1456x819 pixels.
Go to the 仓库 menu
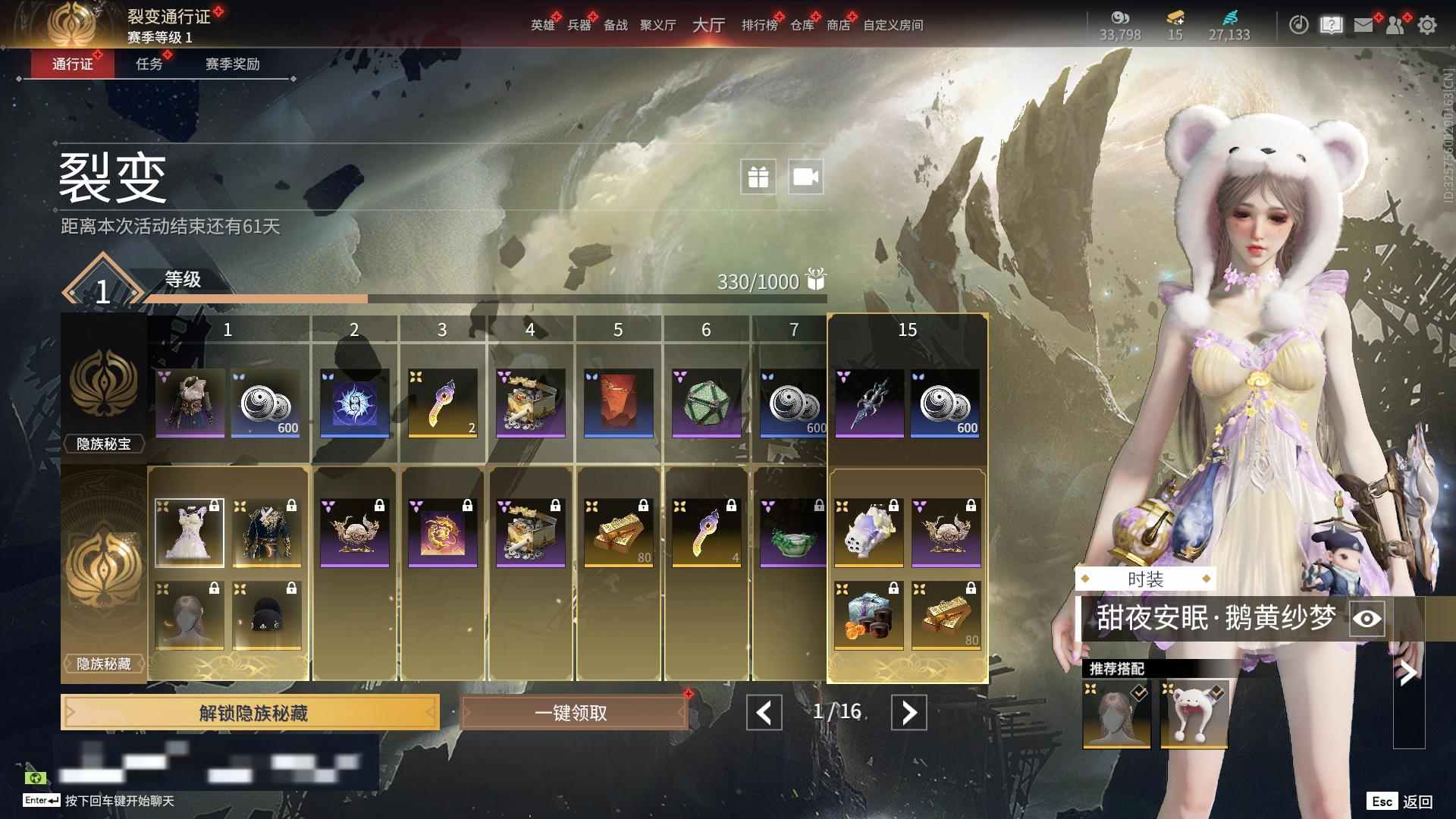pos(802,25)
